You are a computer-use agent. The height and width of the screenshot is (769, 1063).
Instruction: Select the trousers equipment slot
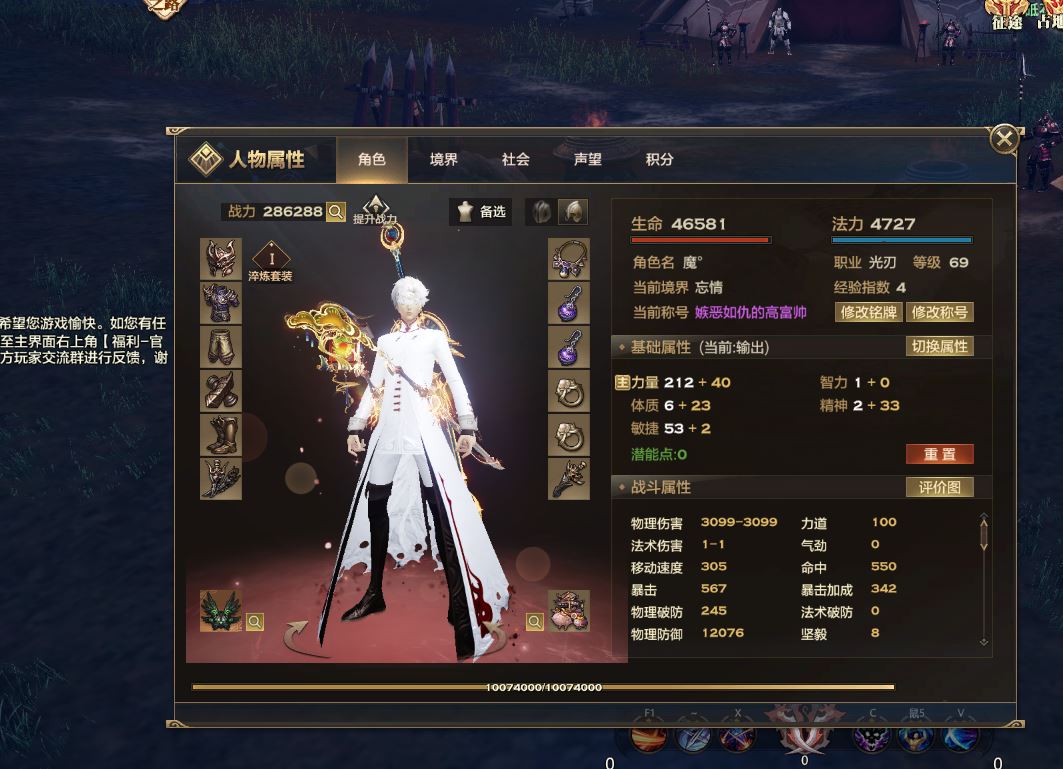pos(221,347)
